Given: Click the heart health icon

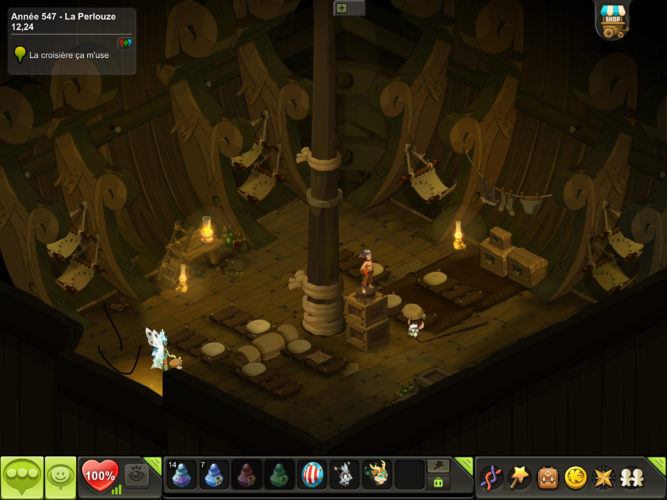Looking at the screenshot, I should (98, 473).
